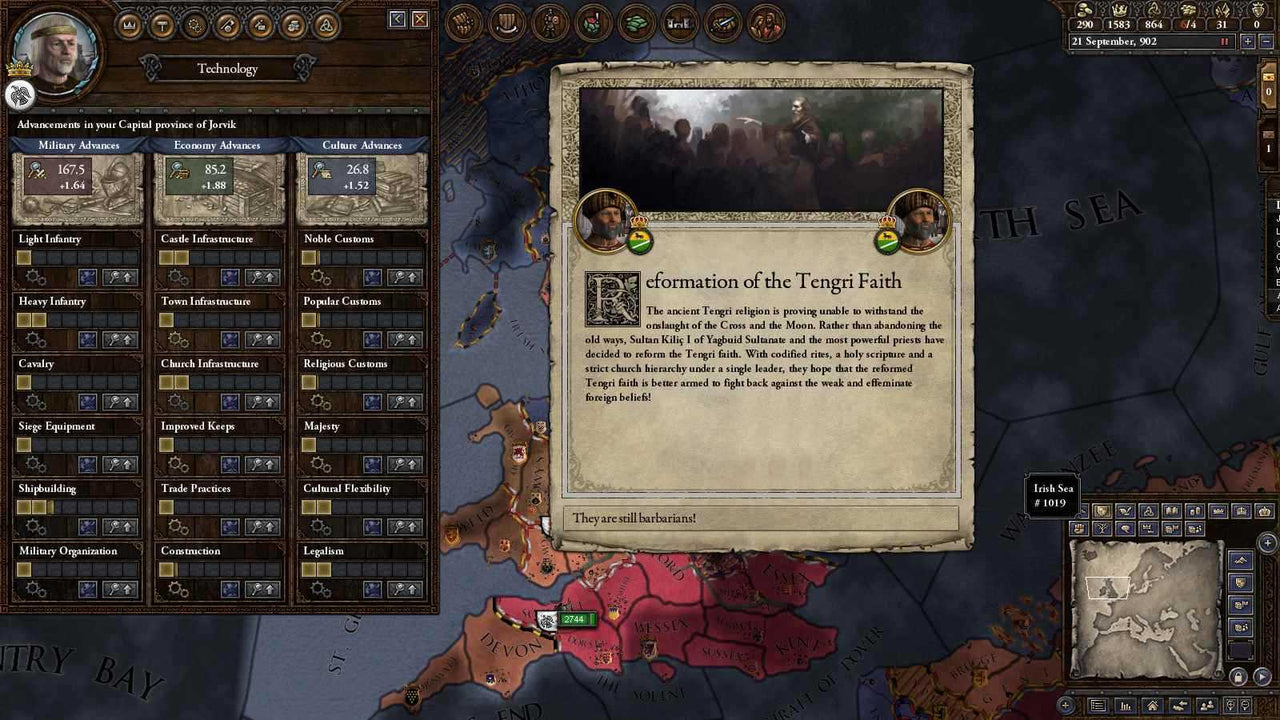1280x720 pixels.
Task: Open the ledger chart icon at bottom right
Action: (1124, 704)
